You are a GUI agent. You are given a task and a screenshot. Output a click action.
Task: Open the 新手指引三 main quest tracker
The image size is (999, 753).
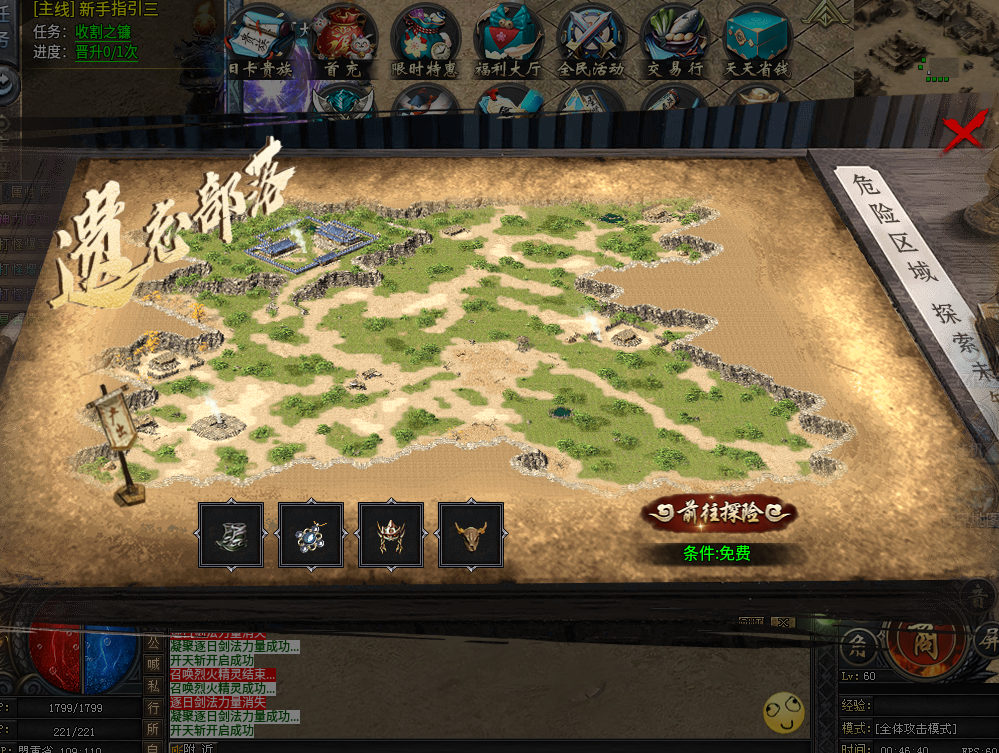point(94,9)
